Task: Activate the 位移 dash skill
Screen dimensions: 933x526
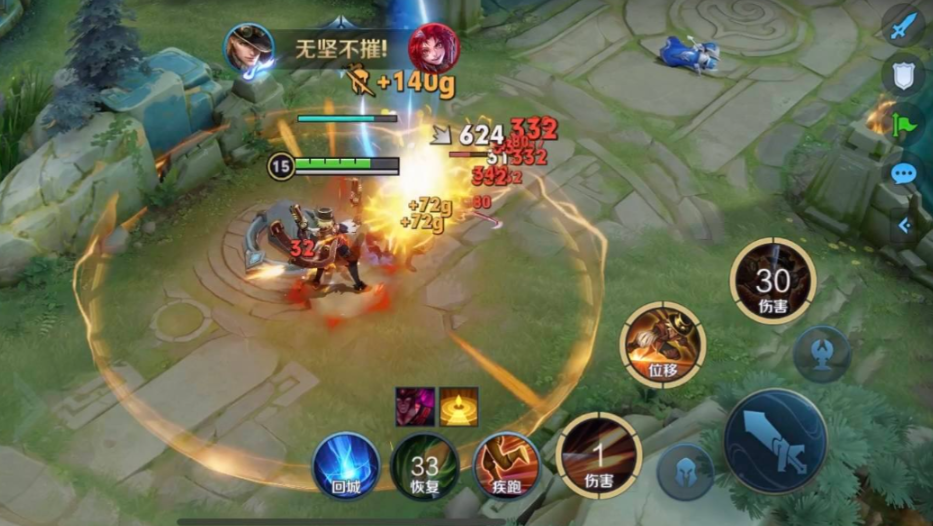Action: (x=662, y=345)
